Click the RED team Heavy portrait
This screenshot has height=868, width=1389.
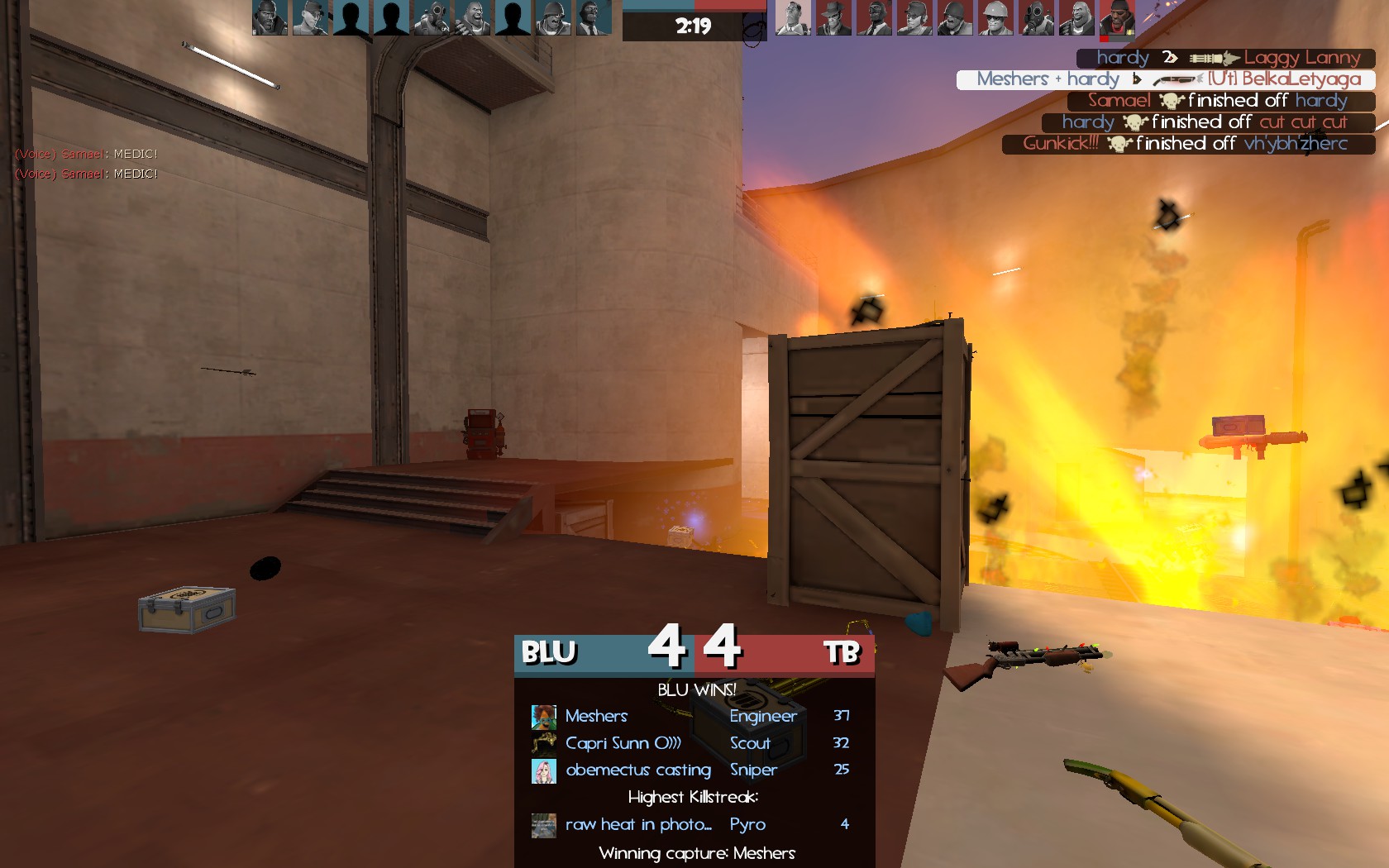click(x=1076, y=17)
